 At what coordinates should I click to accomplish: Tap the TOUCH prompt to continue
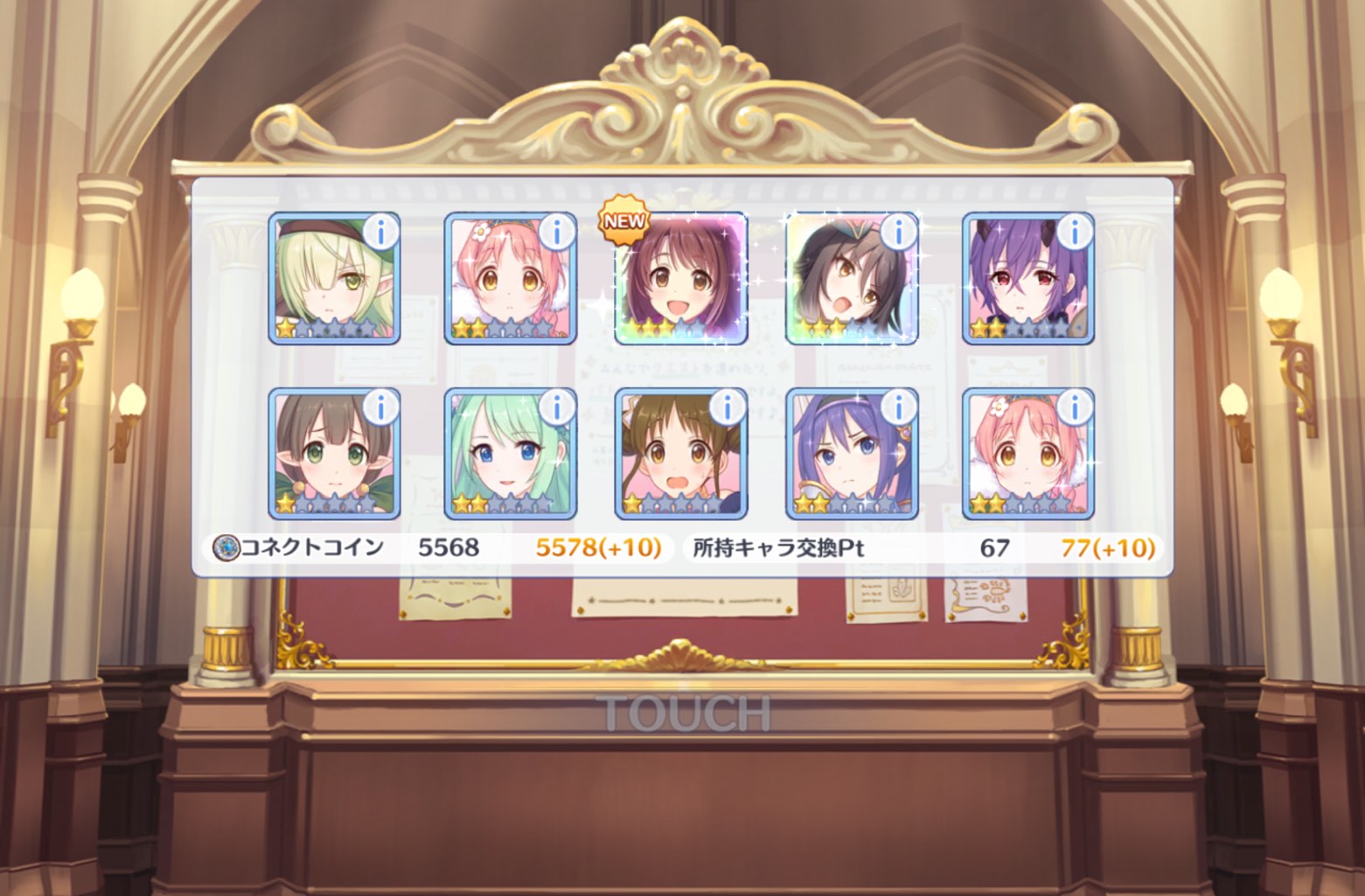683,713
